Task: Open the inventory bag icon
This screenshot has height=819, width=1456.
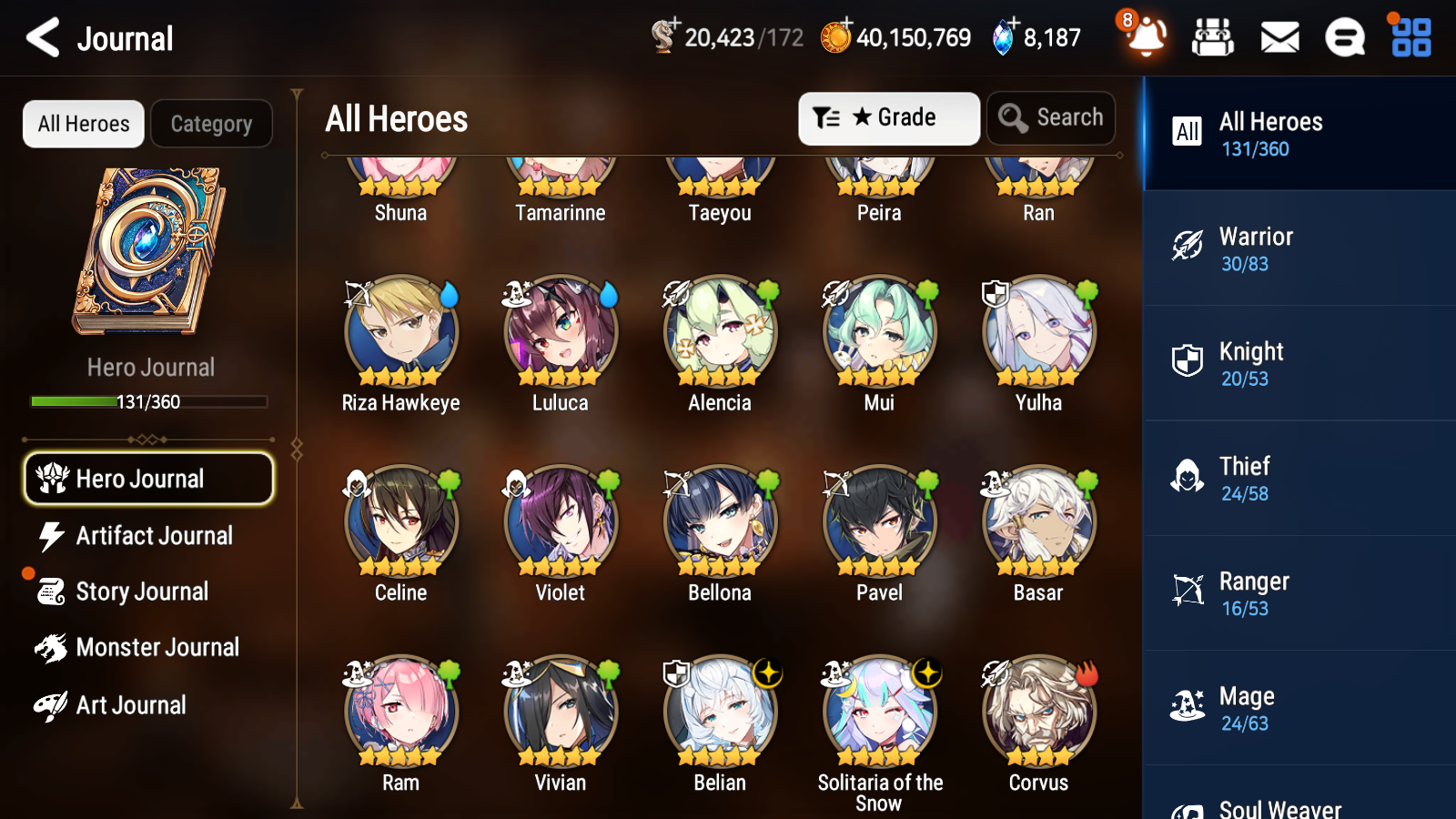Action: 1213,38
